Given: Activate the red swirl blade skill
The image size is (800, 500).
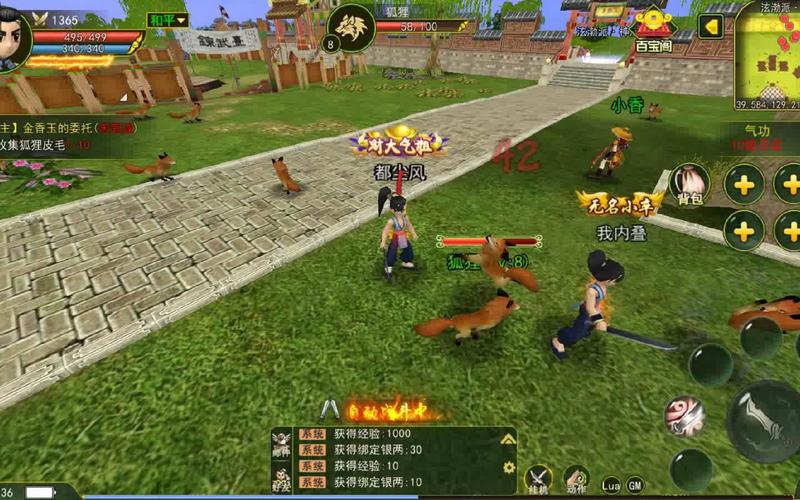Looking at the screenshot, I should point(685,415).
